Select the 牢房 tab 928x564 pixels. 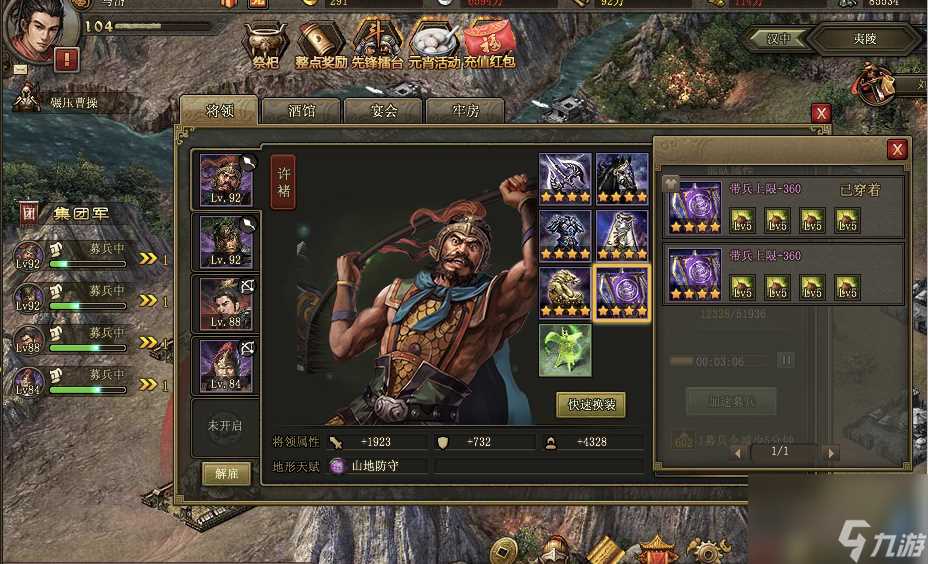click(x=465, y=111)
